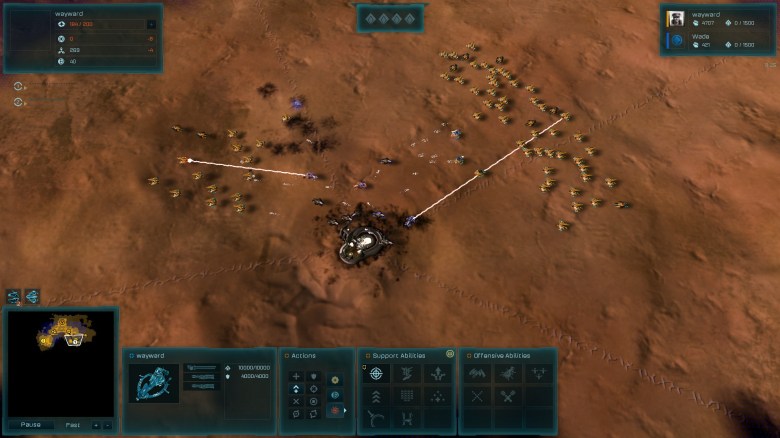Select the wayward unit portrait
780x438 pixels.
pos(154,383)
